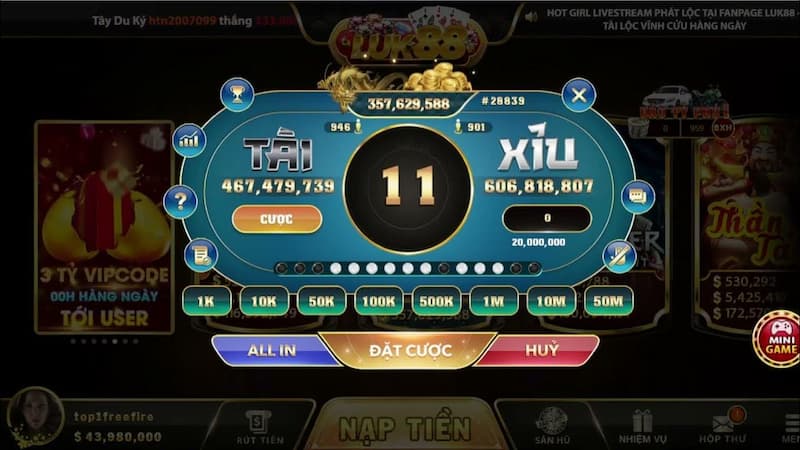The height and width of the screenshot is (450, 800).
Task: Open the Mini Game button
Action: pos(781,339)
